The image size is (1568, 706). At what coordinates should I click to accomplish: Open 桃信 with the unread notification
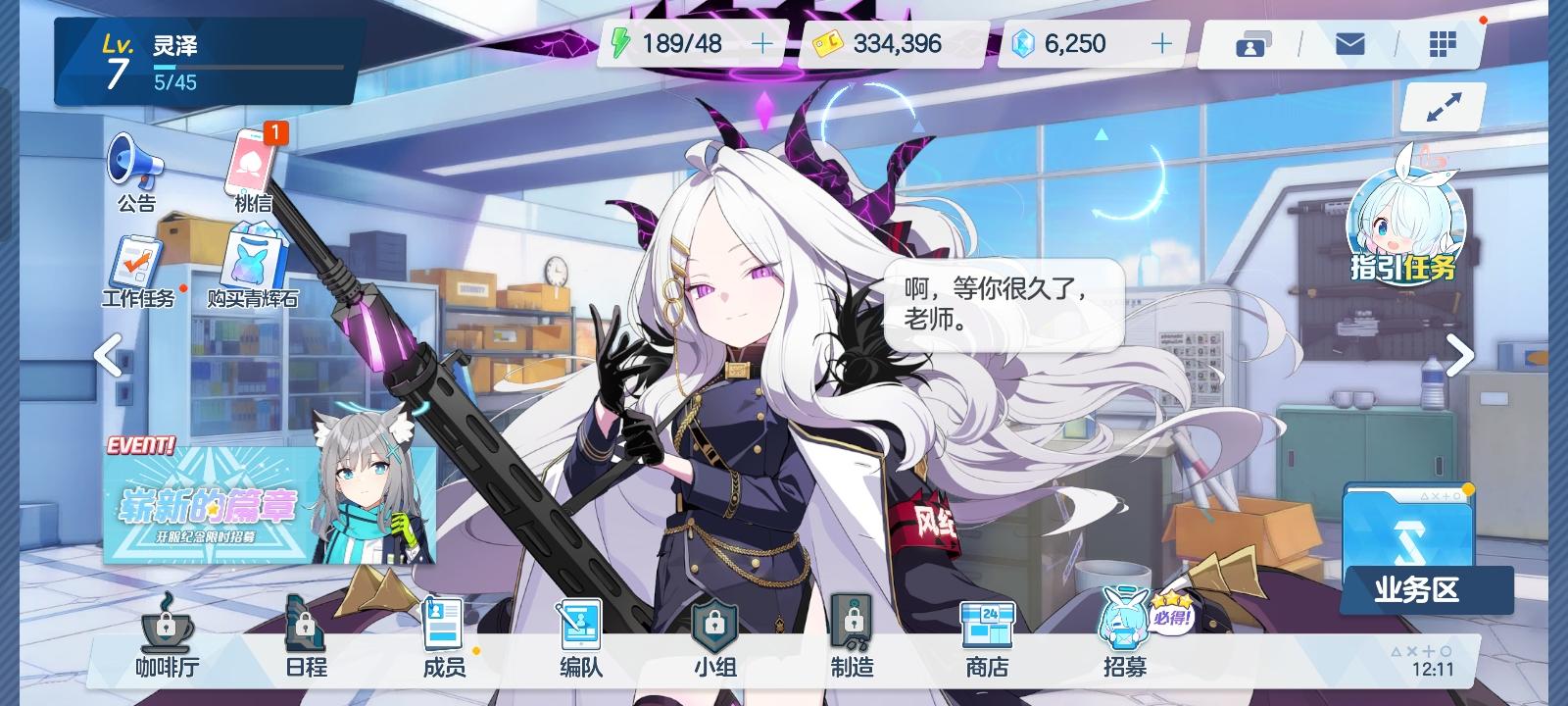point(251,167)
